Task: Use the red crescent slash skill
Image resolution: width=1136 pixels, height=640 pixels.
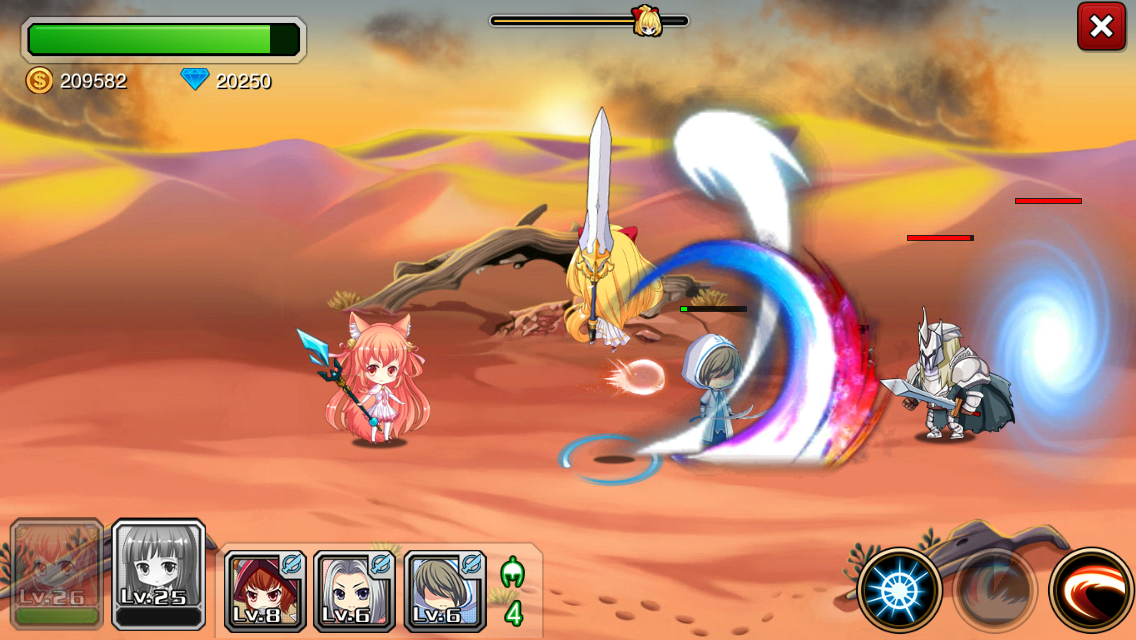Action: tap(1091, 590)
